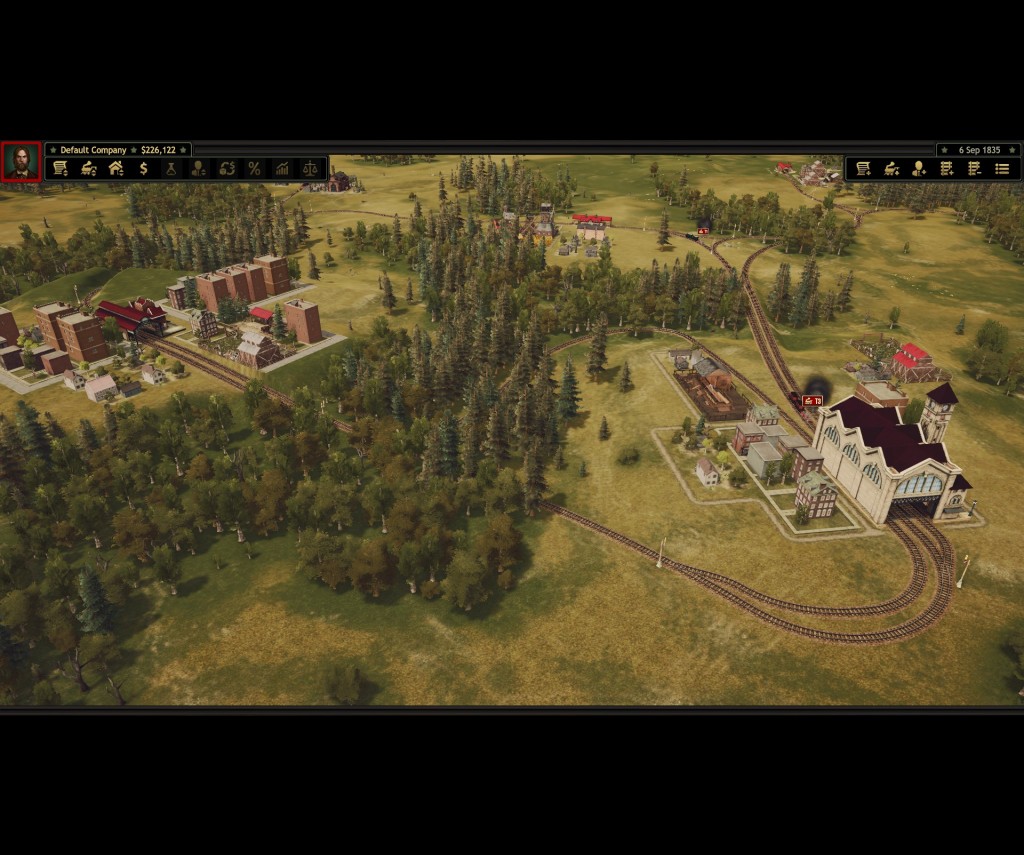
Task: Open the scroll document list icon
Action: click(x=61, y=169)
